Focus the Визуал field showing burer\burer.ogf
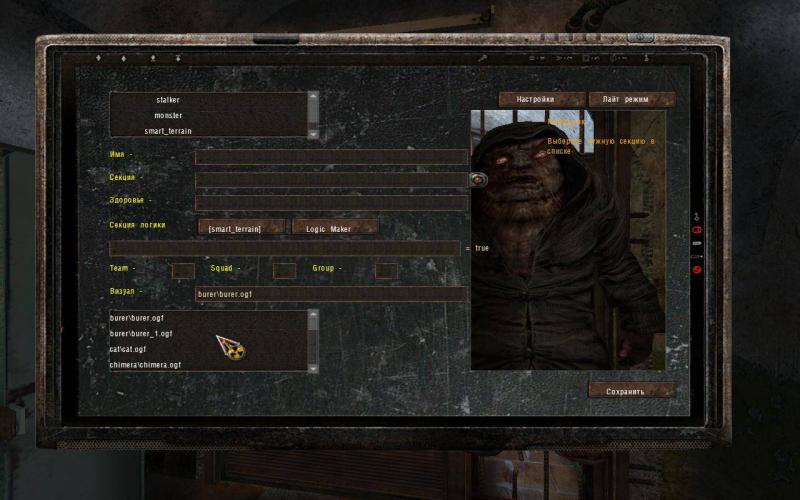The image size is (800, 500). click(x=331, y=294)
